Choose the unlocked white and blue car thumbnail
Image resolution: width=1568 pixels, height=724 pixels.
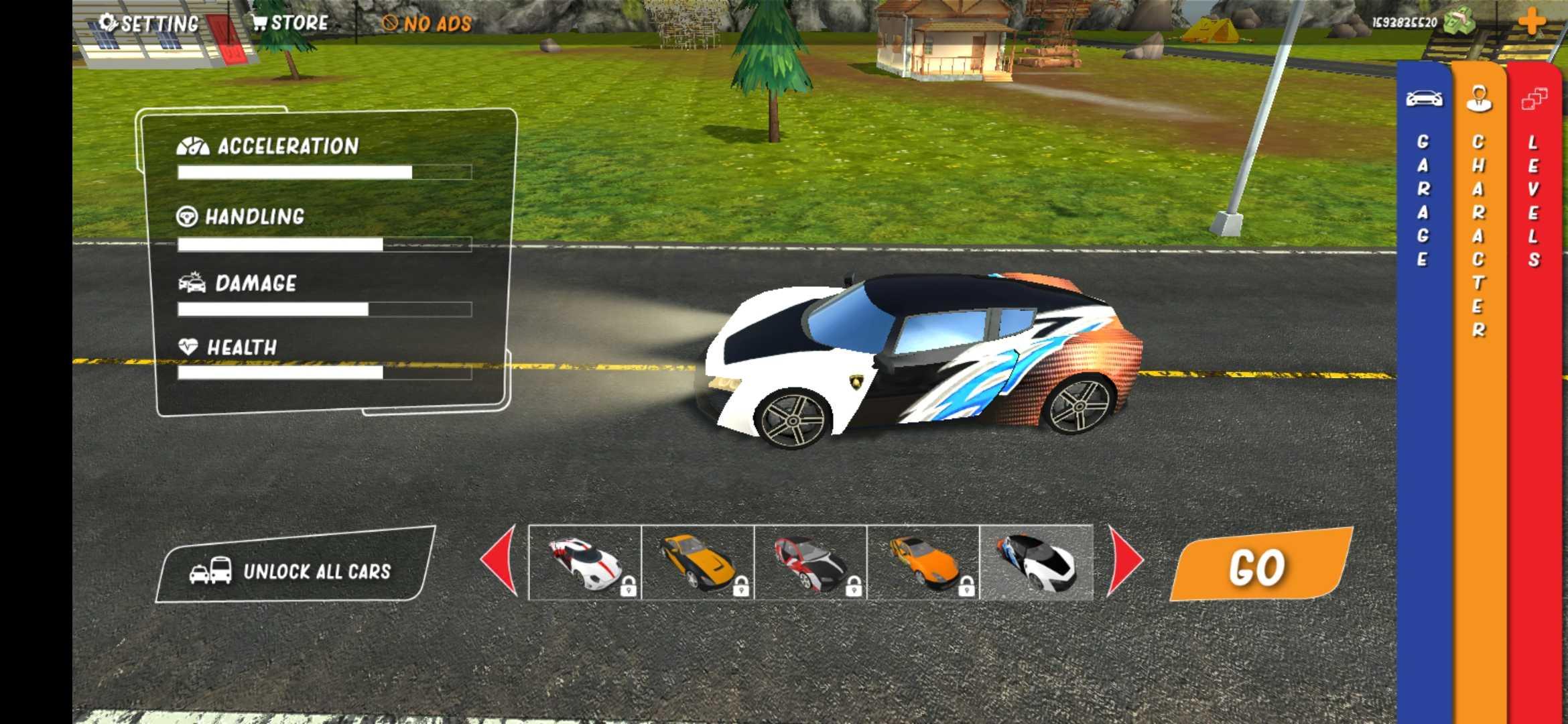click(x=1036, y=562)
